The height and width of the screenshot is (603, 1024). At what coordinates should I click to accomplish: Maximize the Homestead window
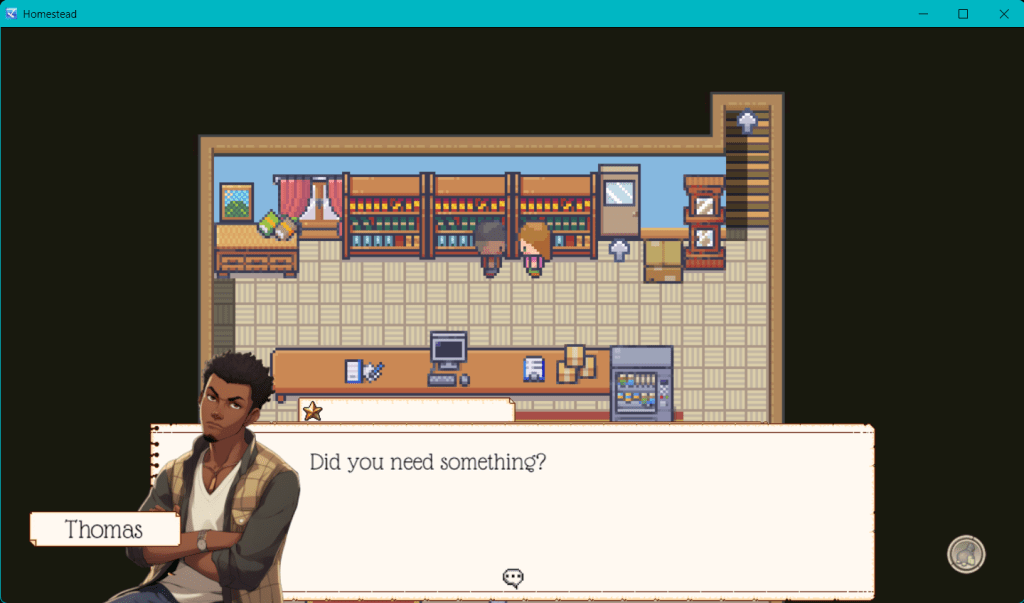(963, 14)
